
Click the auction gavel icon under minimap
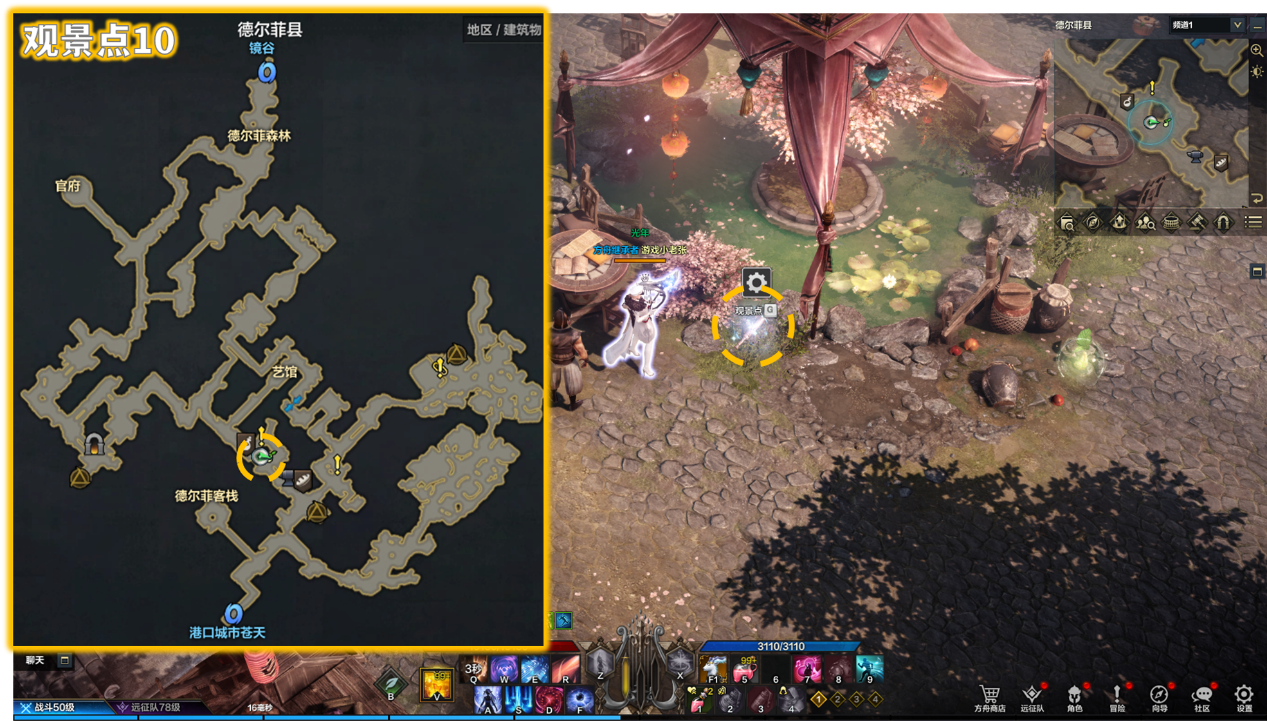pyautogui.click(x=1197, y=222)
